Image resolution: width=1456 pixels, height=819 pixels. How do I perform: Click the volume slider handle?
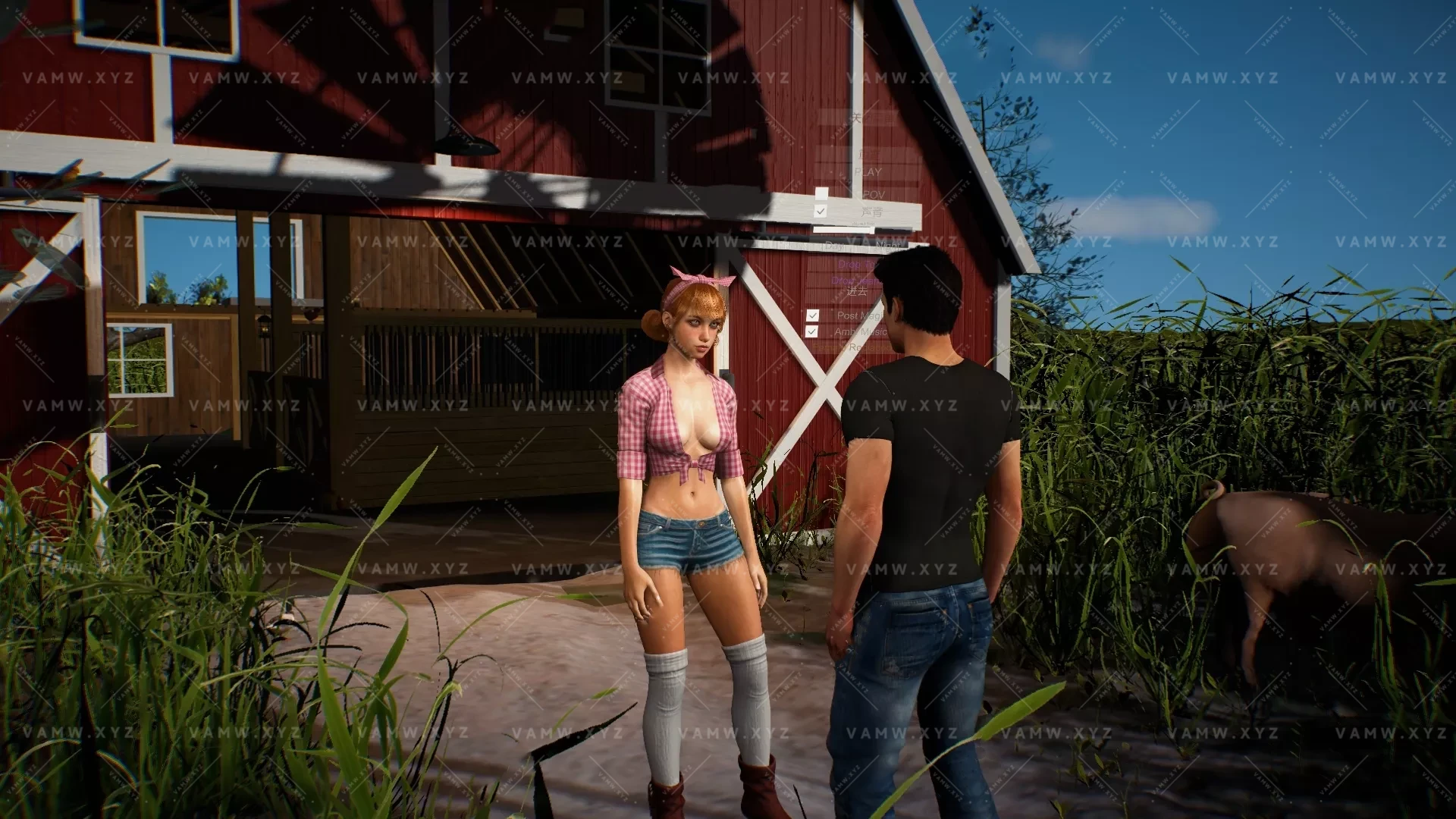click(871, 231)
